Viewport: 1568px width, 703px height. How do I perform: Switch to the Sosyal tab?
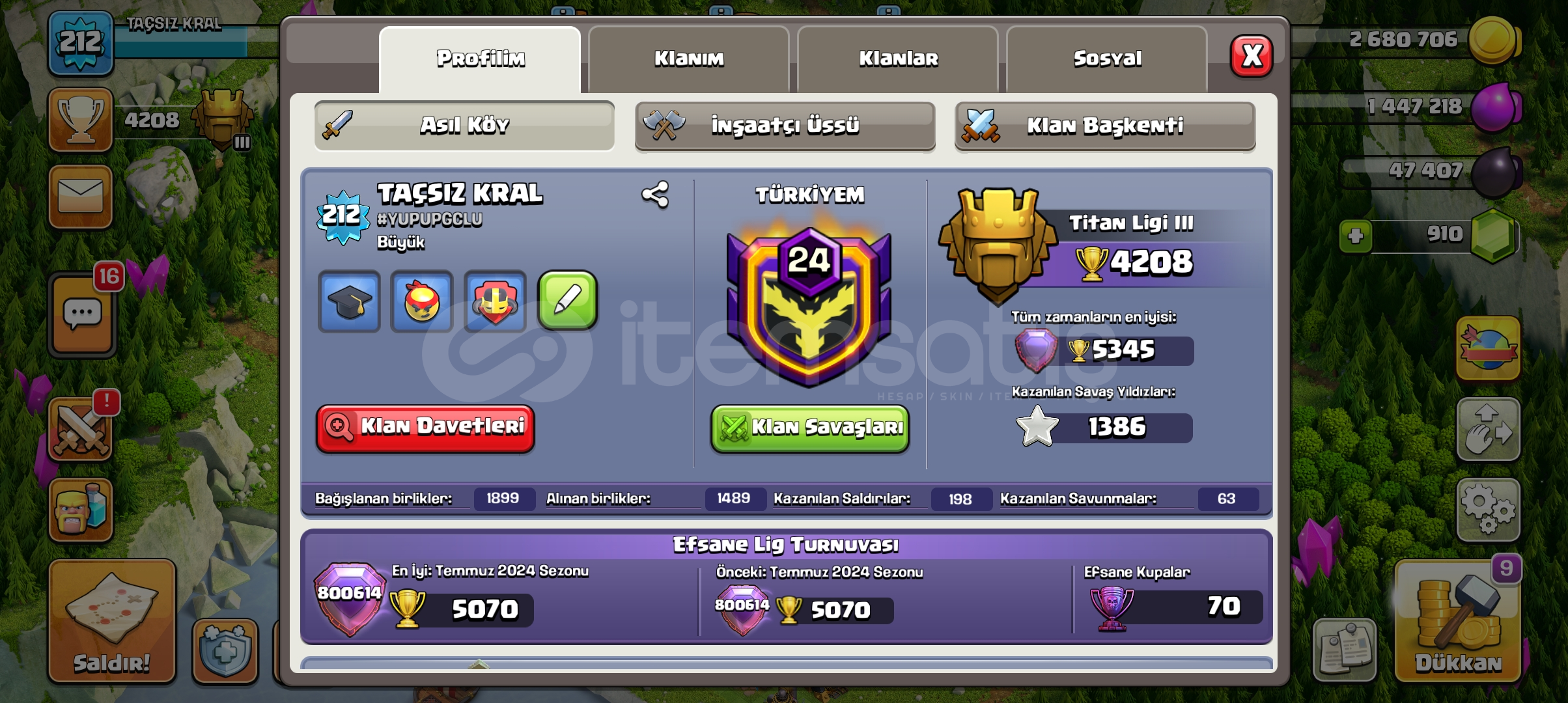[1107, 59]
